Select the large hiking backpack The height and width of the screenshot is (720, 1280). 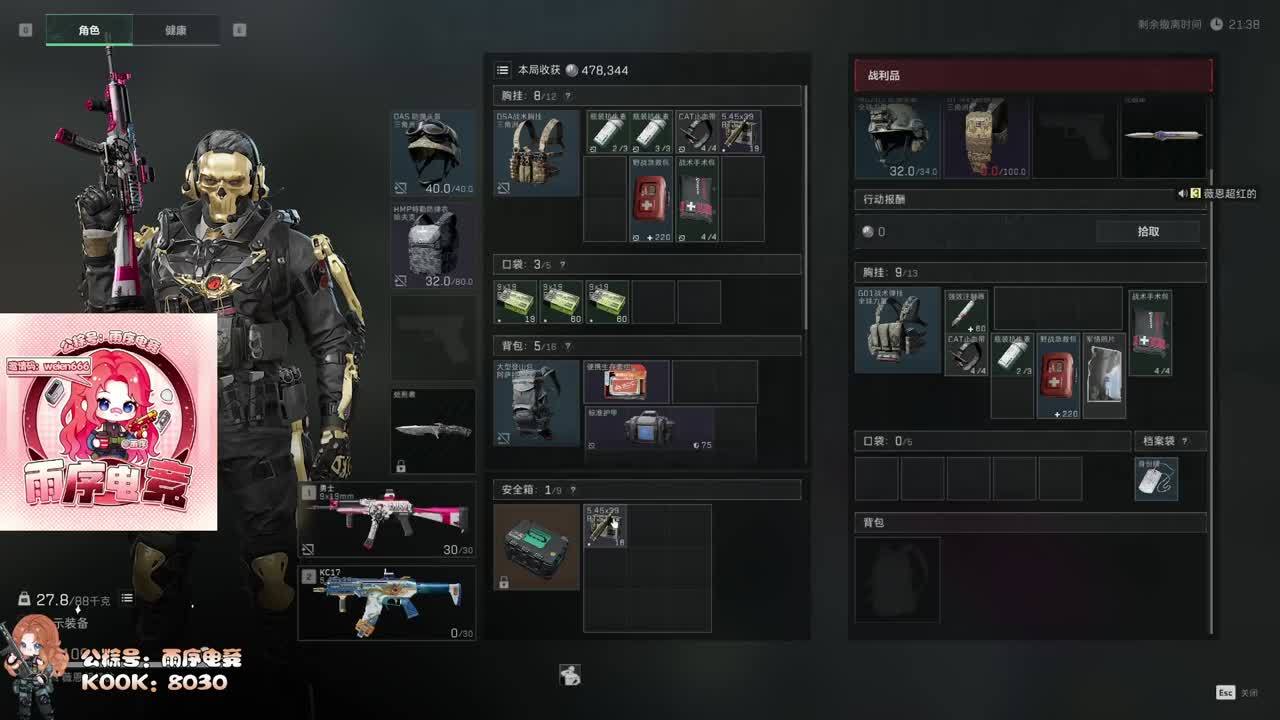[x=537, y=403]
